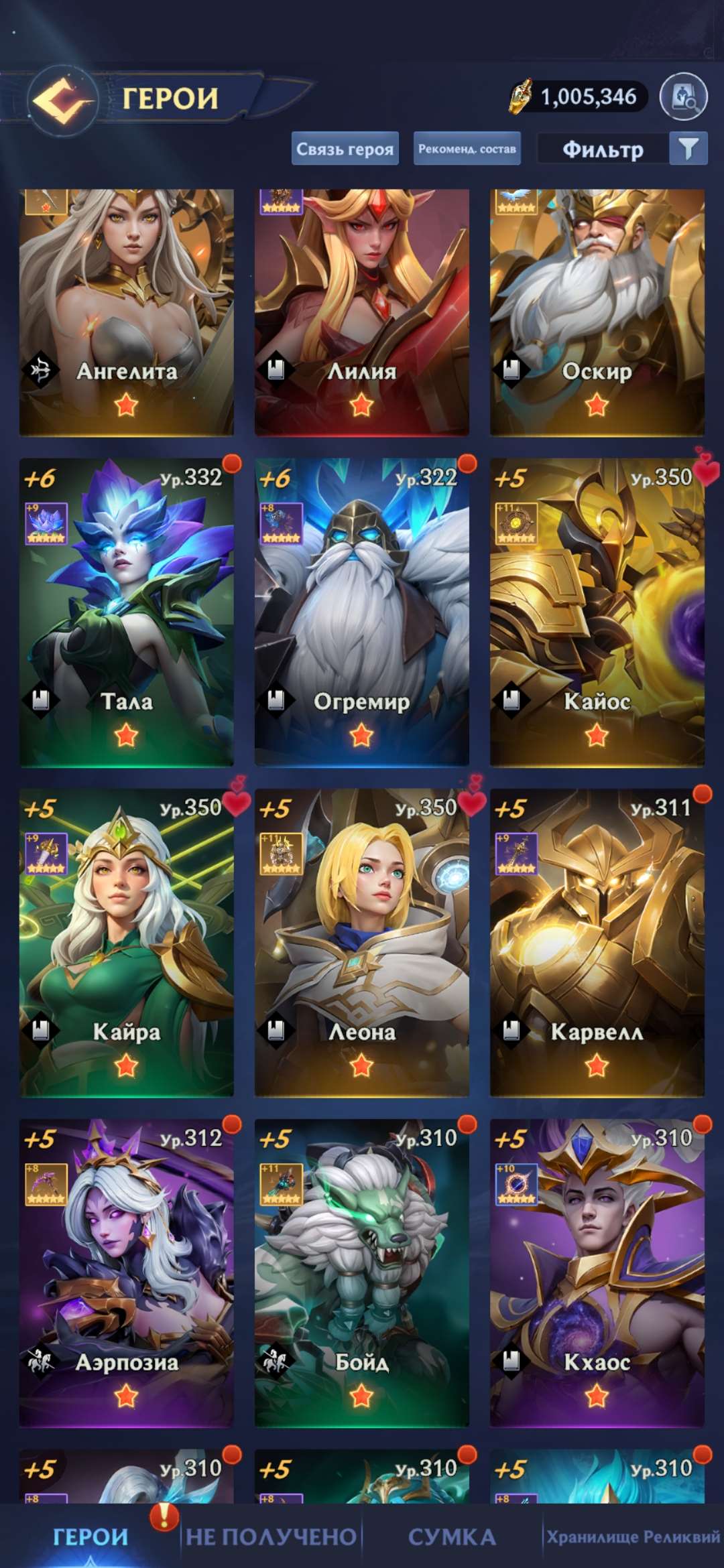Select the Кхаос hero card
Image resolution: width=724 pixels, height=1568 pixels.
click(597, 1272)
